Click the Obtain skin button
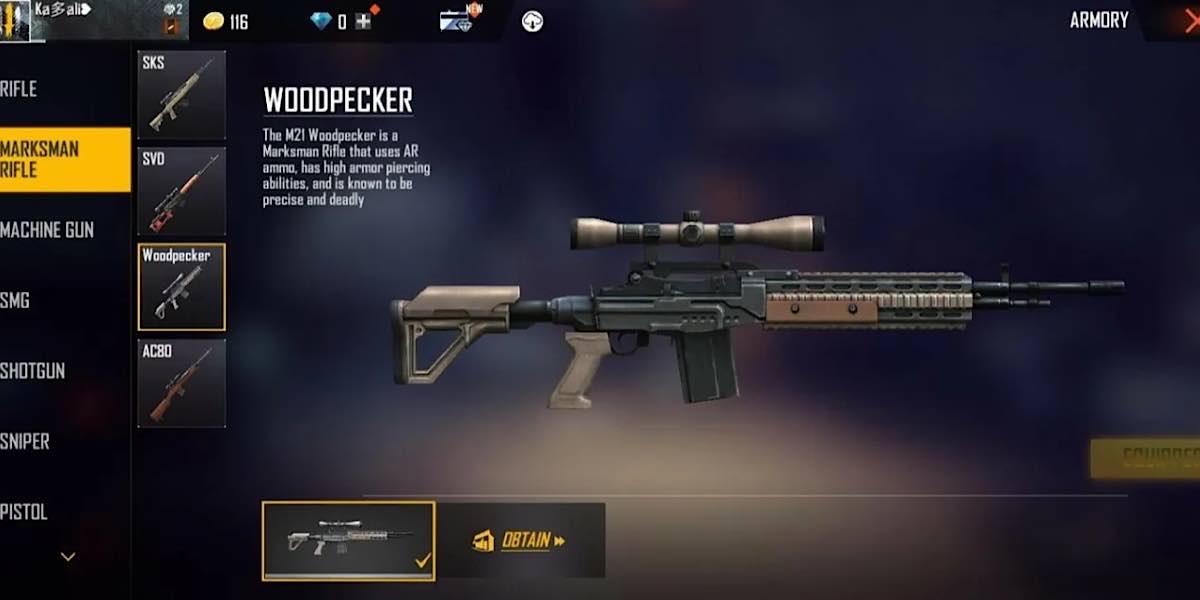This screenshot has height=600, width=1200. click(520, 541)
